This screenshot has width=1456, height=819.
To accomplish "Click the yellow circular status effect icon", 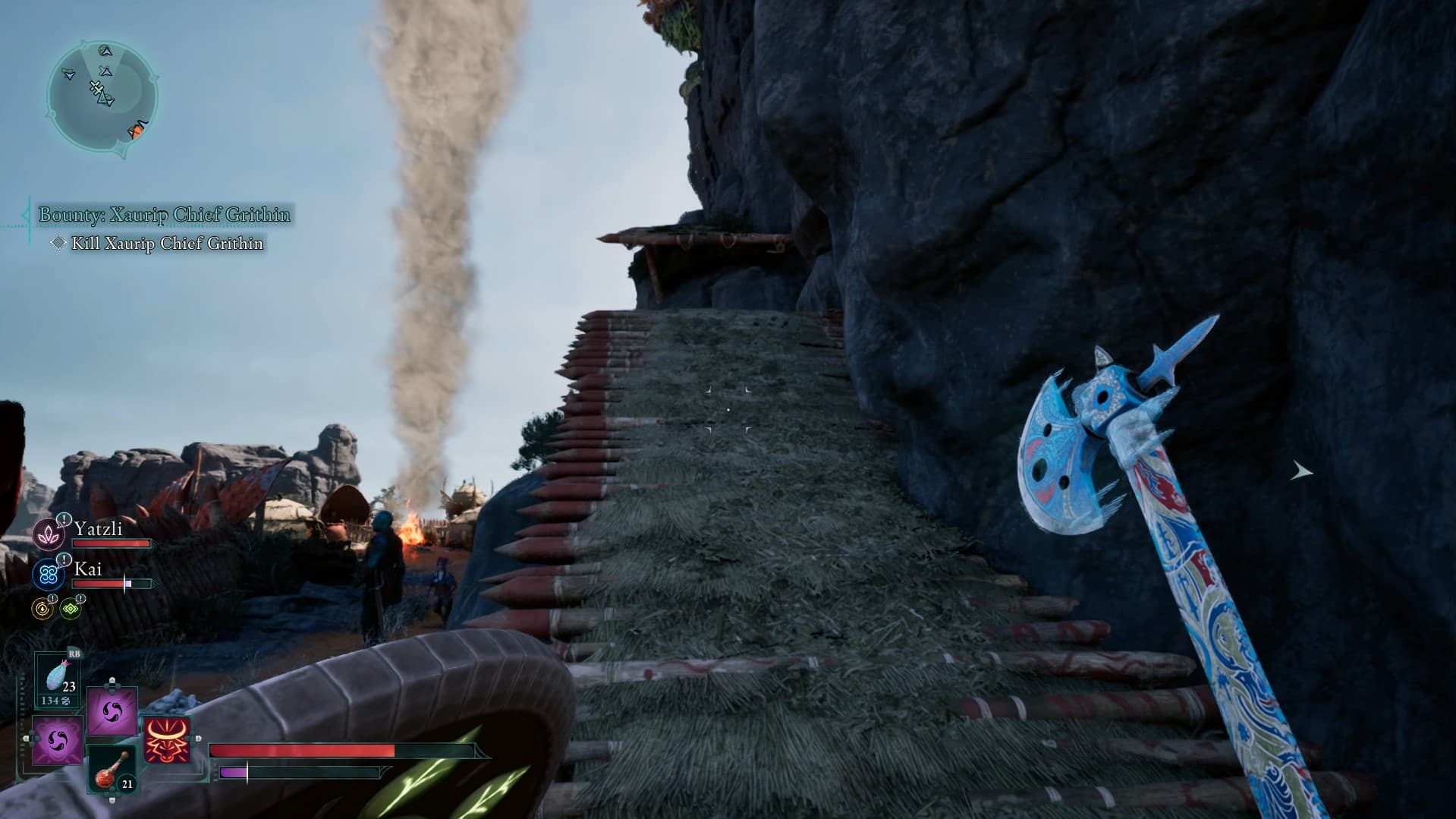I will (x=42, y=609).
